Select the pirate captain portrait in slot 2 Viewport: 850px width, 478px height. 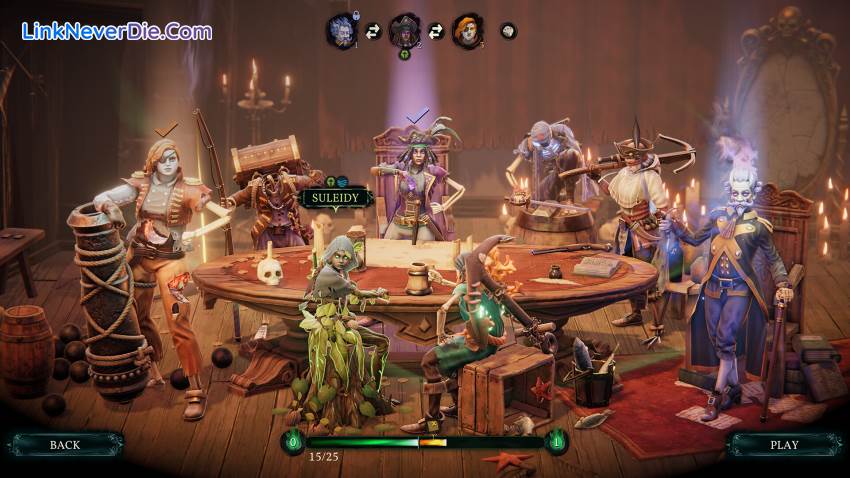[x=404, y=30]
